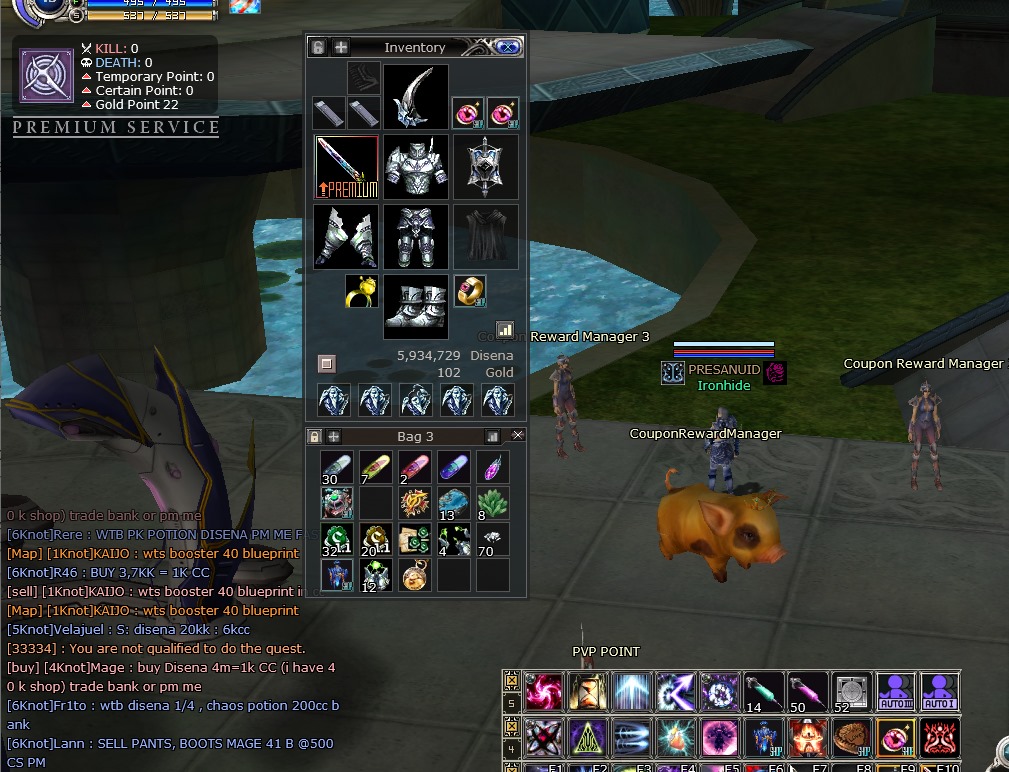Pick the capsule stack of 30 in Bag 3

coord(337,467)
